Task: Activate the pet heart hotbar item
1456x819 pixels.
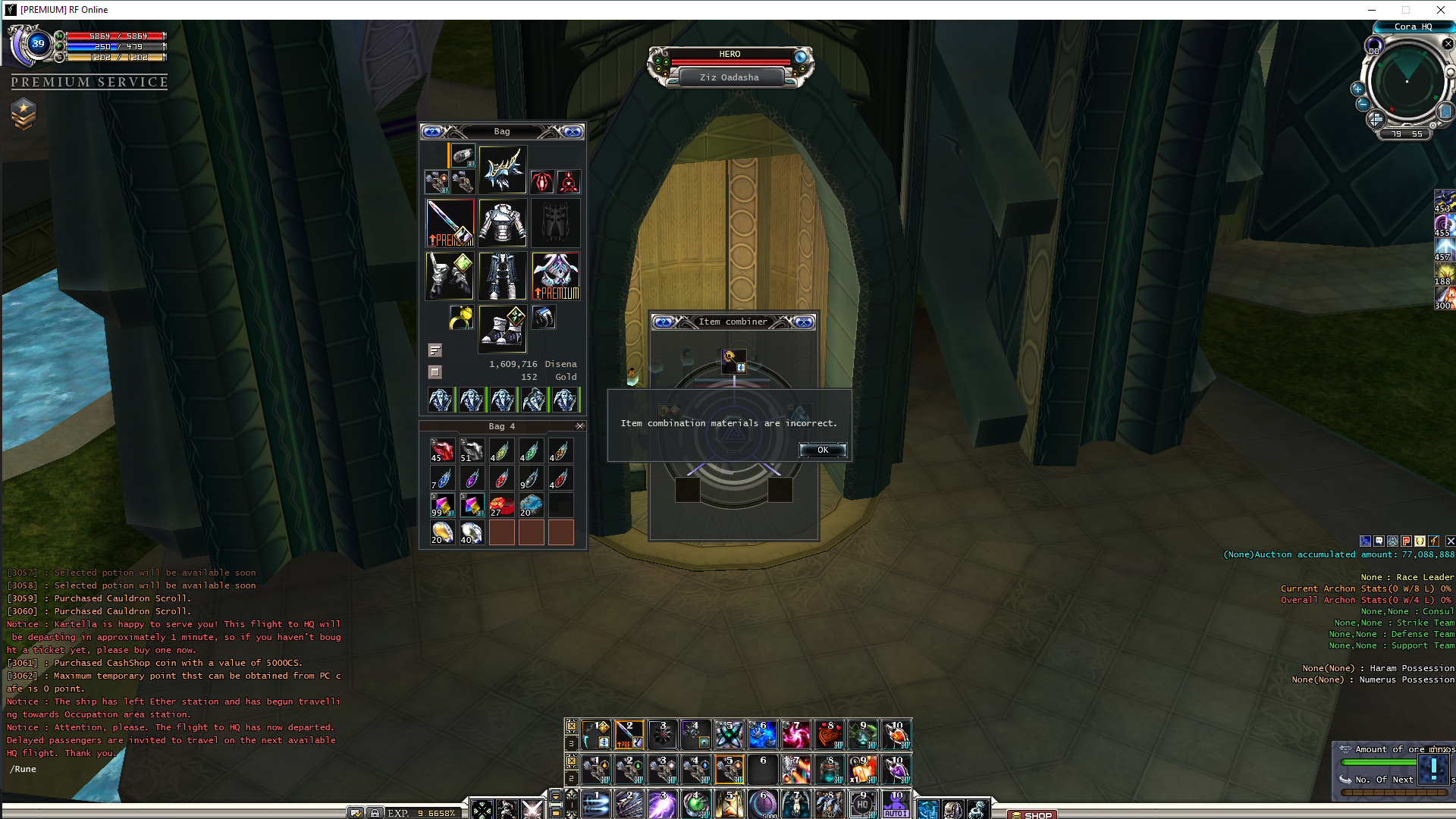Action: pos(829,734)
